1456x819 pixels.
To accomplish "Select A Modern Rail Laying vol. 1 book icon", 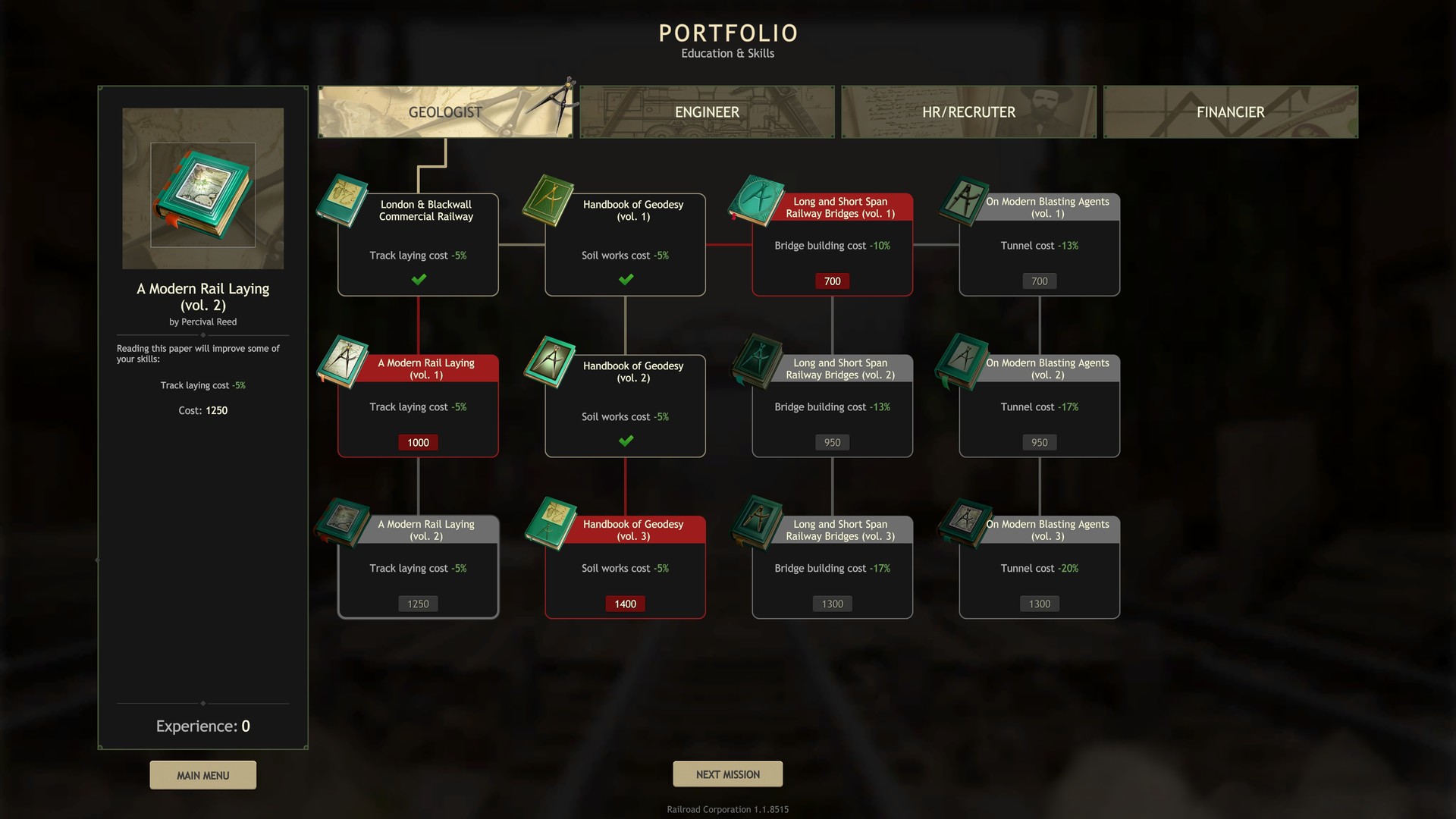I will point(342,362).
